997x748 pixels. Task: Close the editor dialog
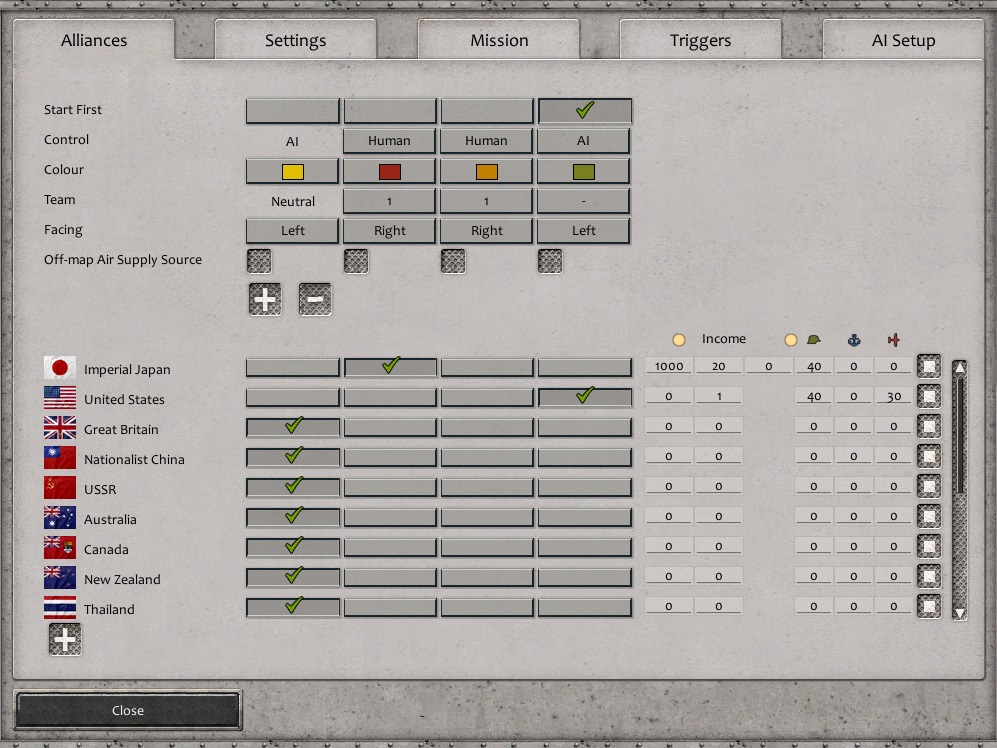(x=128, y=710)
